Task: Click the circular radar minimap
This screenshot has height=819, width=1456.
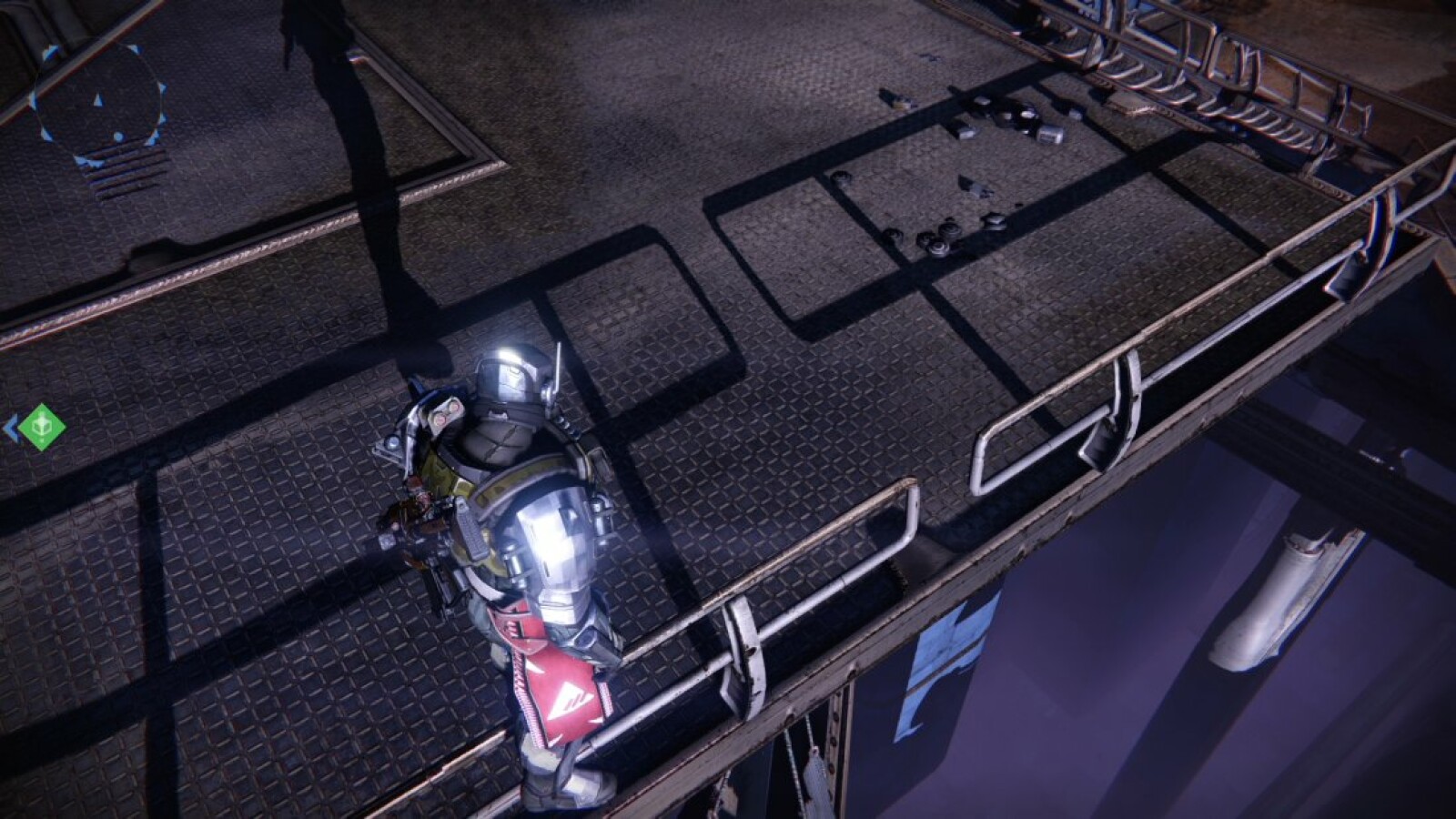Action: [x=98, y=103]
